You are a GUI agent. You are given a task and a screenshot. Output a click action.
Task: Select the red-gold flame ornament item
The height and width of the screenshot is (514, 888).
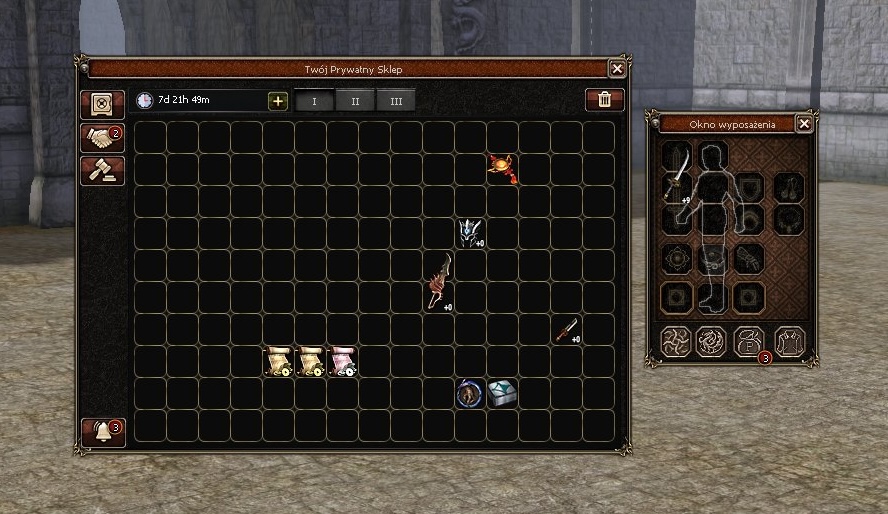pos(502,168)
